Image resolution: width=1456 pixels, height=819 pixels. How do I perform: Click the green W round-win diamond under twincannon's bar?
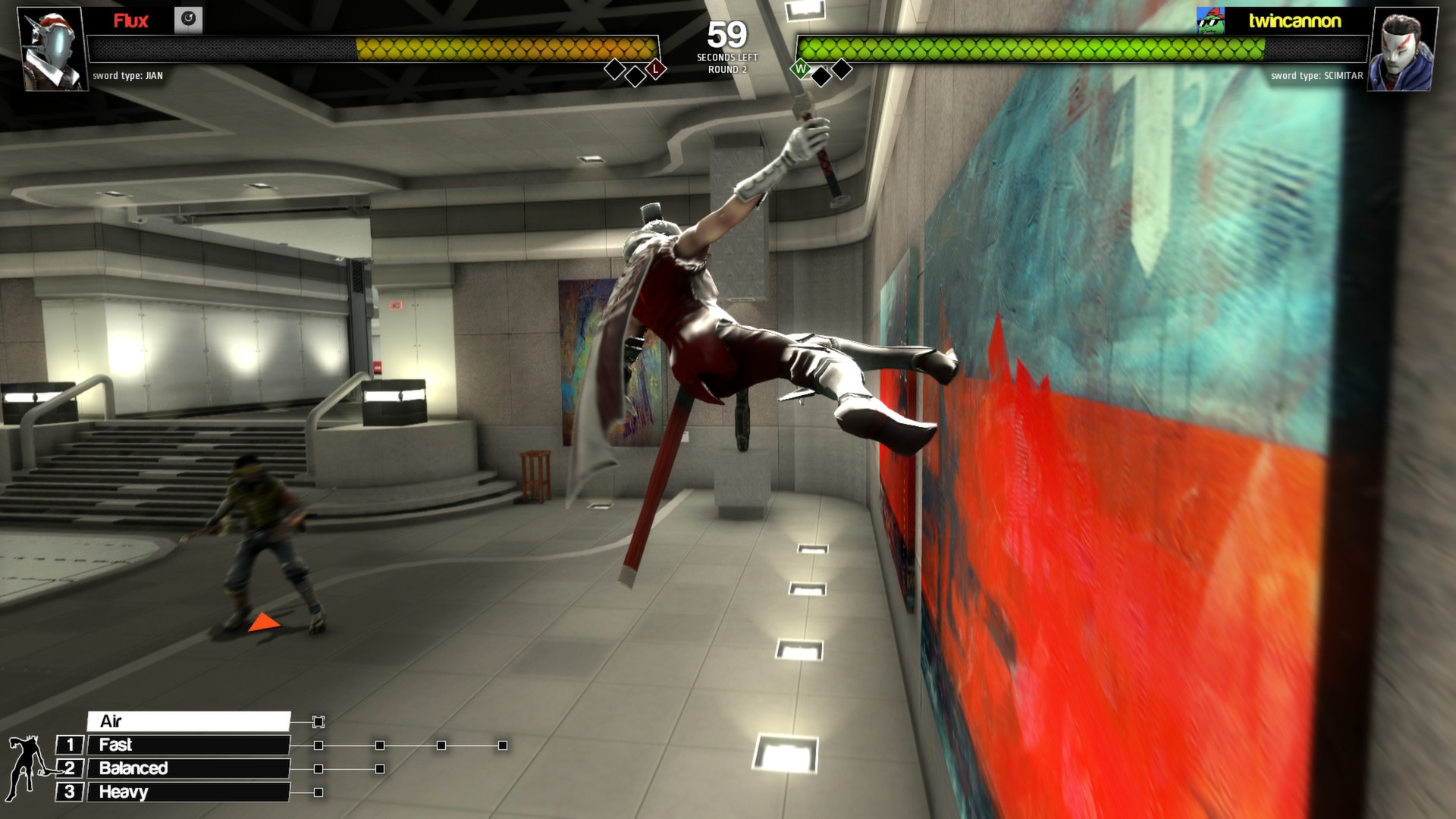[x=800, y=69]
